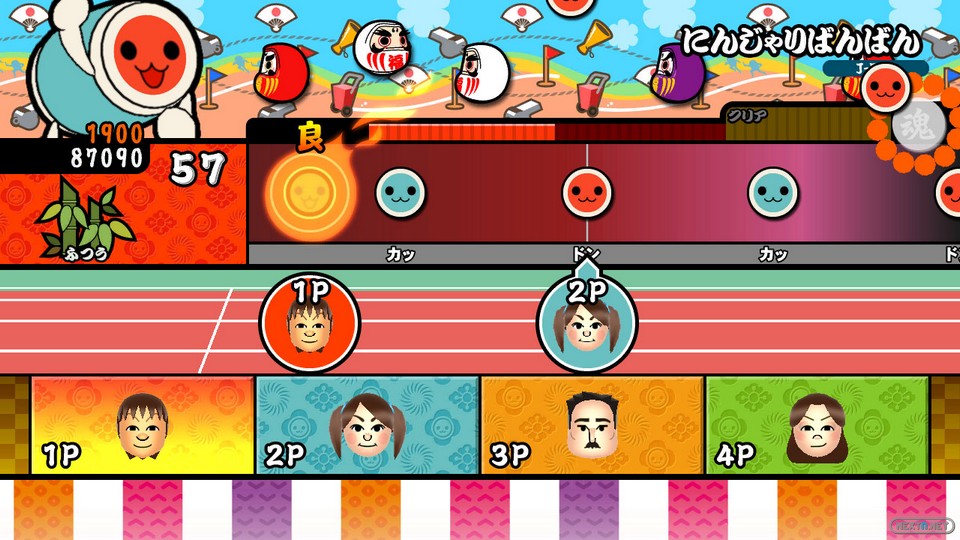Choose the 3P mustached Mii panel
The image size is (960, 540).
592,424
